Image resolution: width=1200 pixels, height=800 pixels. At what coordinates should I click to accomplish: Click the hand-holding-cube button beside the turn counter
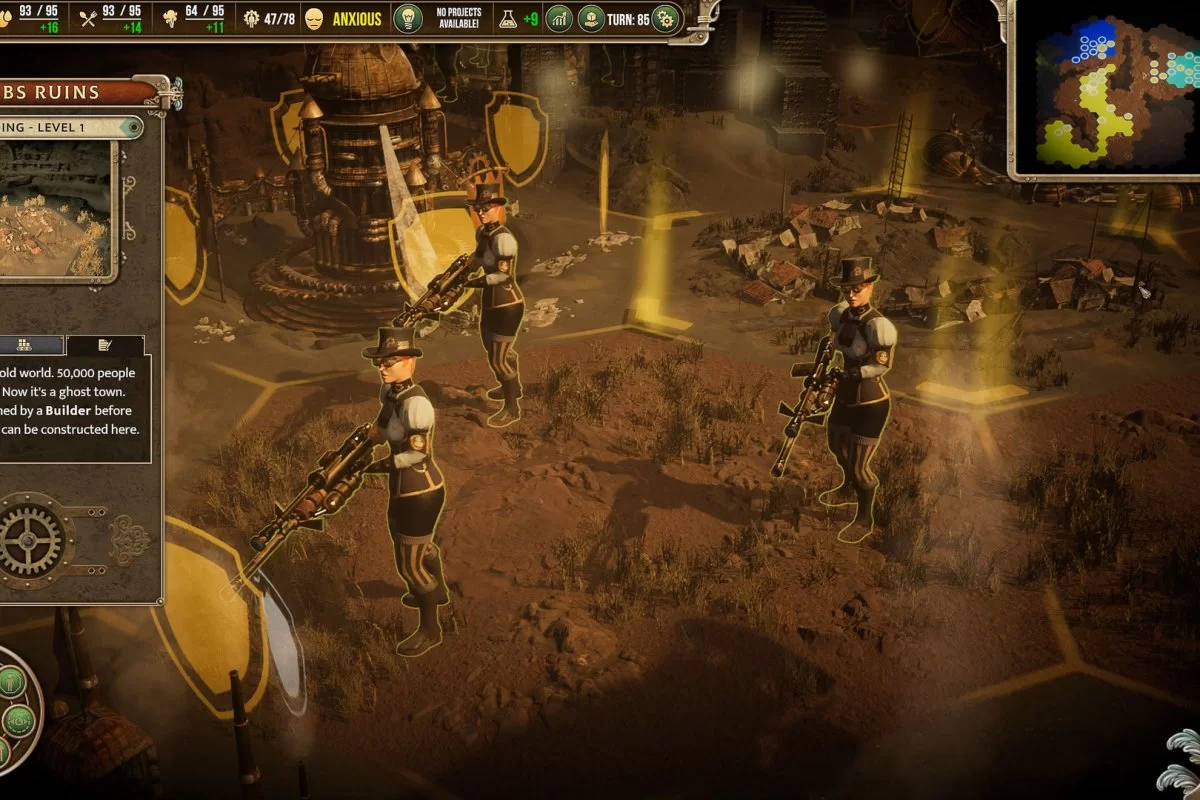pos(591,18)
